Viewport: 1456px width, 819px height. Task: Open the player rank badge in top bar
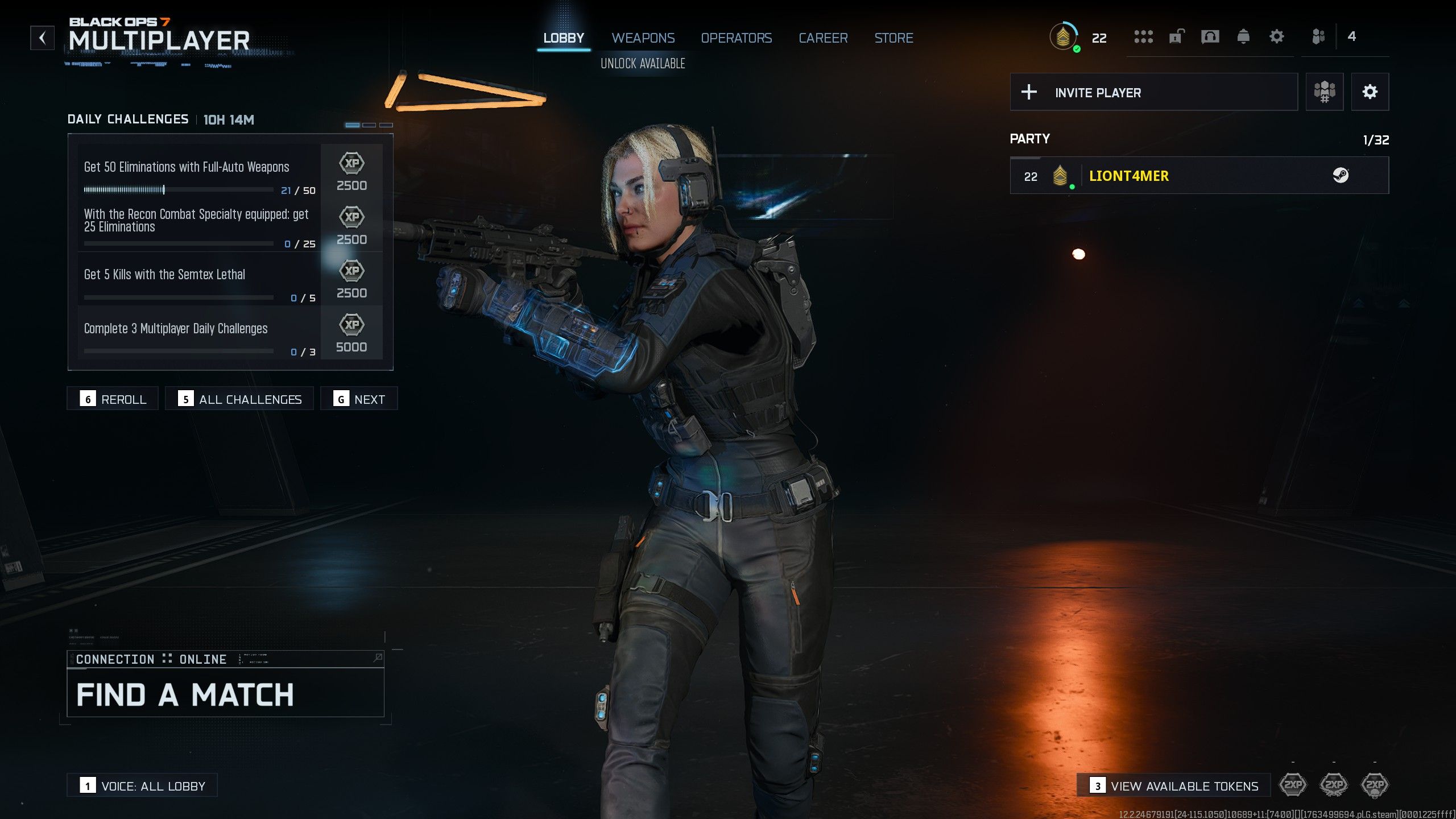(x=1063, y=38)
